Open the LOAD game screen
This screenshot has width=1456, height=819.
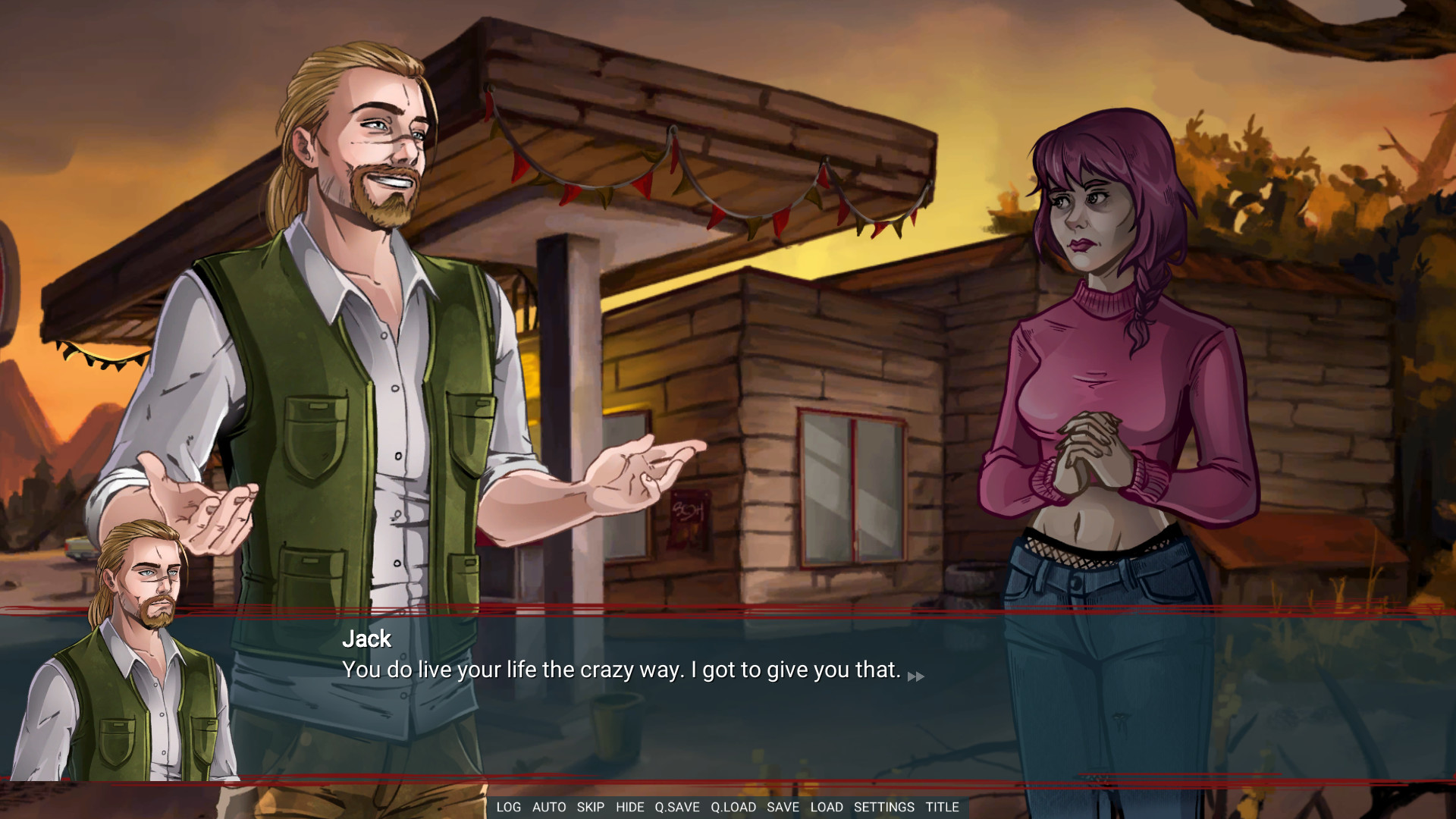[827, 807]
